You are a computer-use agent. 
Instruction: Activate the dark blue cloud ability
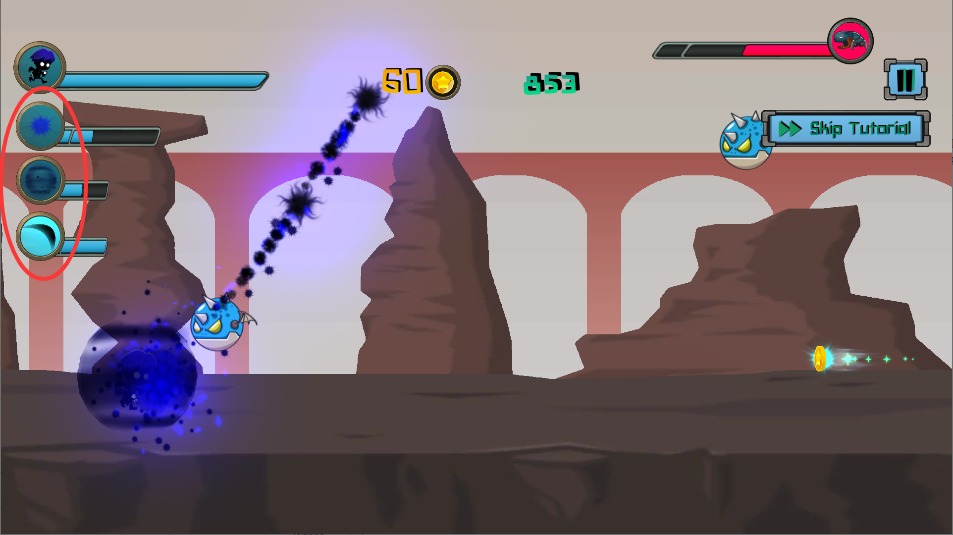[x=41, y=180]
